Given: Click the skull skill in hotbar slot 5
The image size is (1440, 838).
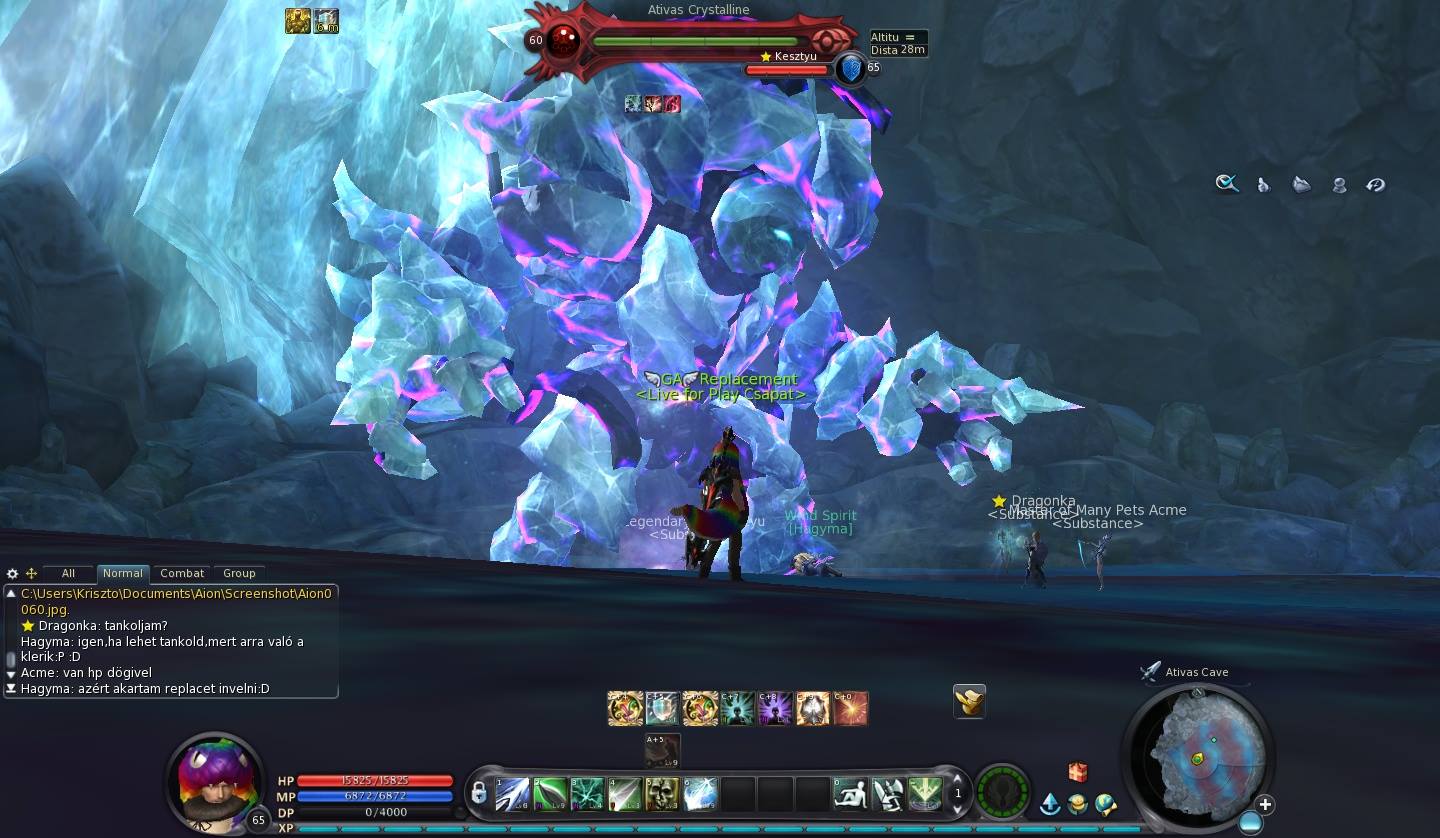Looking at the screenshot, I should click(x=662, y=794).
